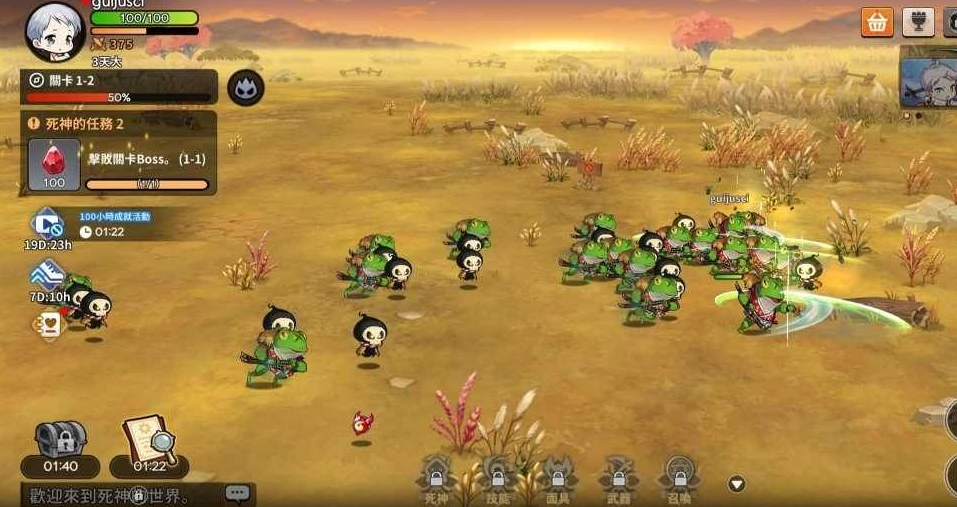Collapse the bottom menu with arrow button
Viewport: 957px width, 507px height.
(737, 484)
